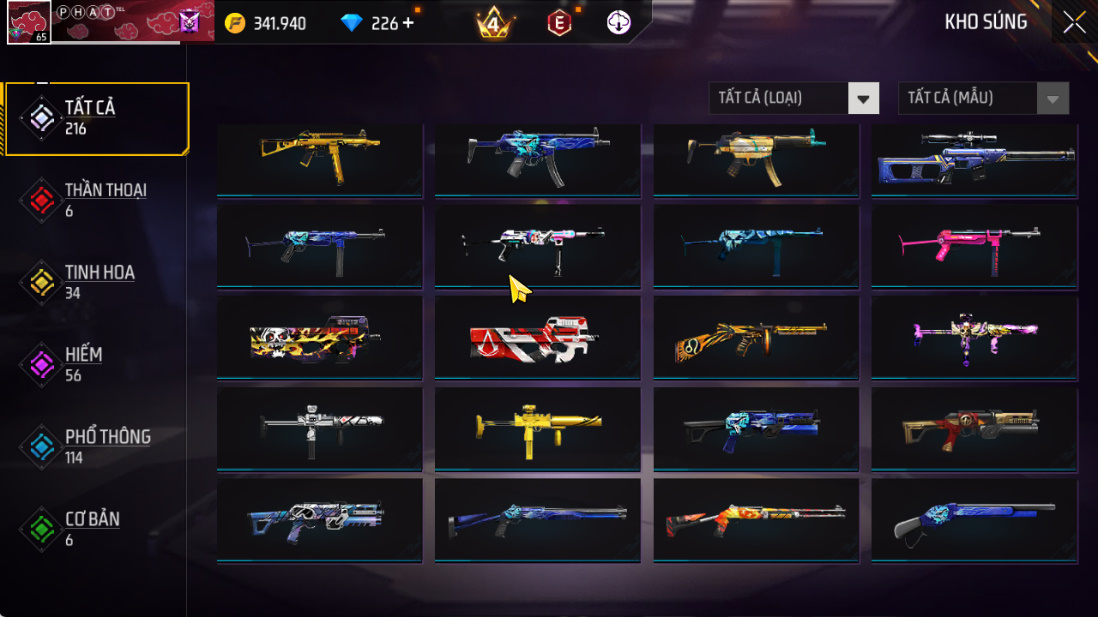Add diamonds with the plus button

click(408, 22)
